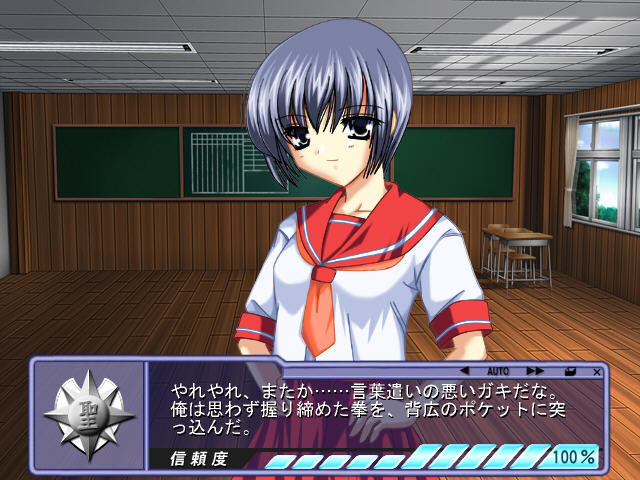Open the save folder icon
This screenshot has height=480, width=640.
pyautogui.click(x=569, y=371)
